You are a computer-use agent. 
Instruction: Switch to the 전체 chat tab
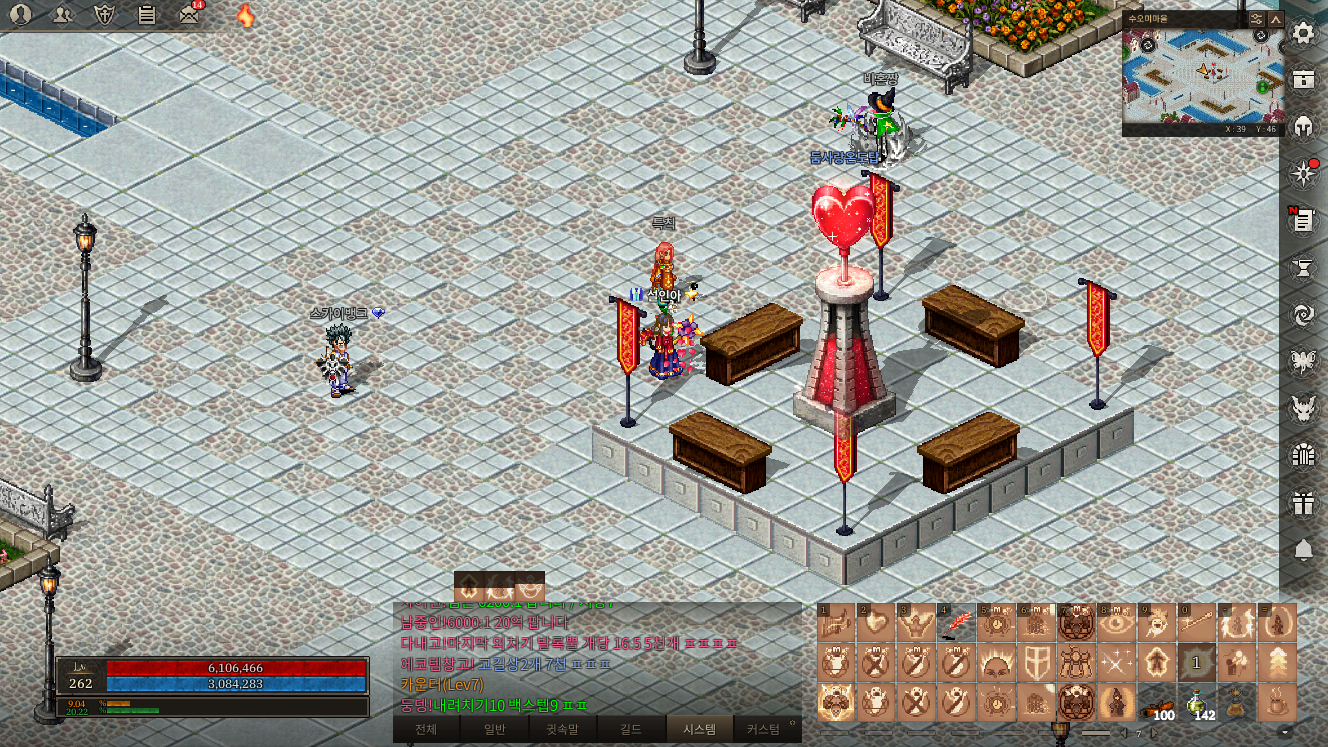(x=426, y=729)
